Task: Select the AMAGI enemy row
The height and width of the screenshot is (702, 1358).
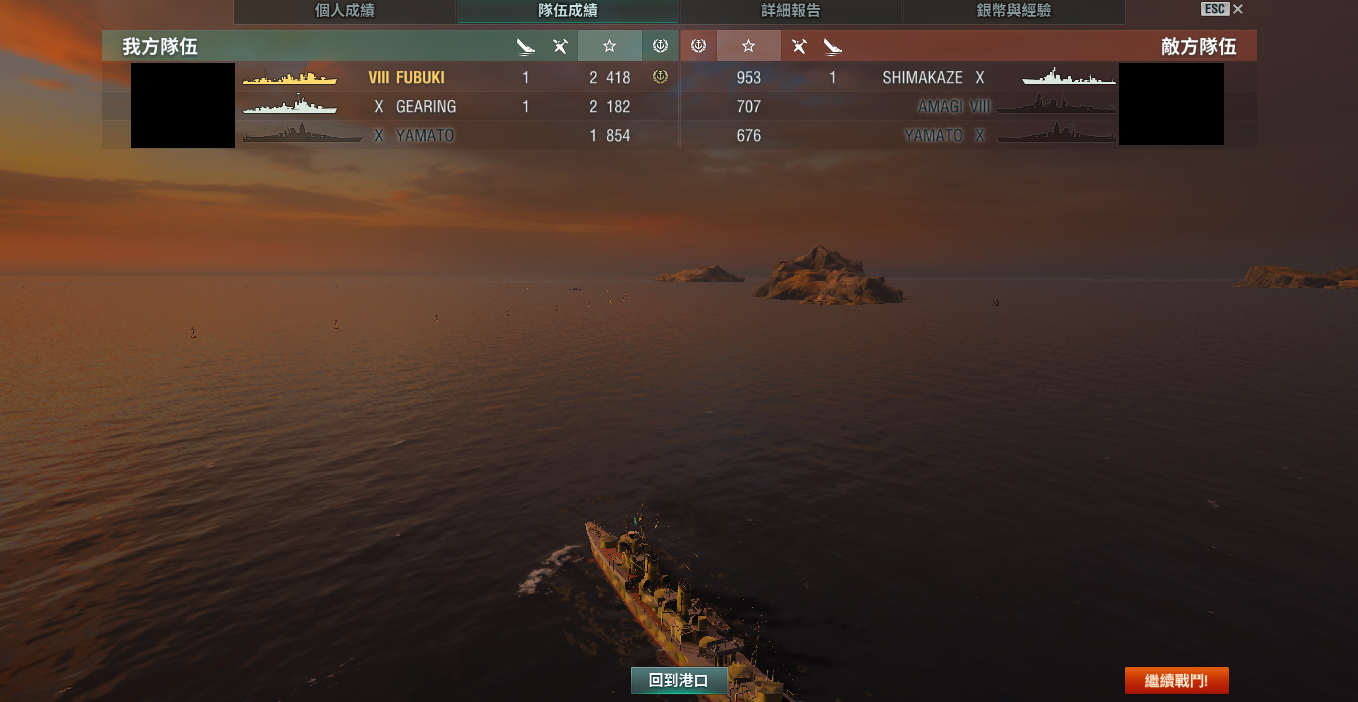Action: point(942,106)
